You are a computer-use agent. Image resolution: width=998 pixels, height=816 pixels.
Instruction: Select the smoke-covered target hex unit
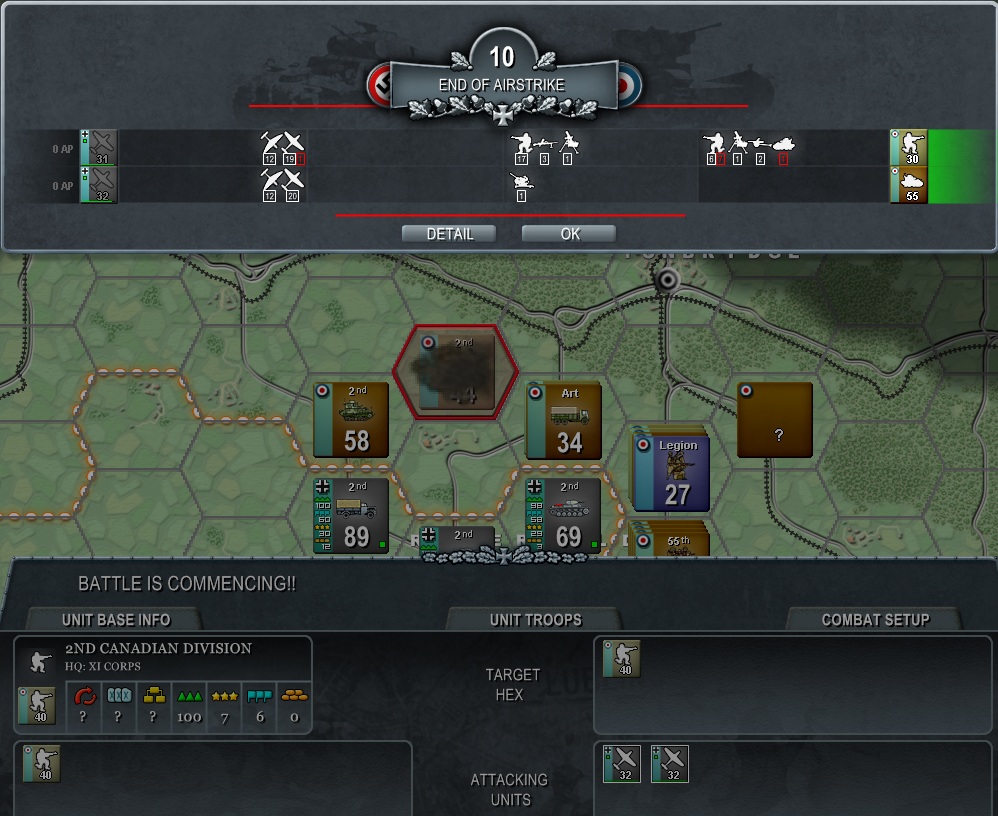[x=456, y=370]
